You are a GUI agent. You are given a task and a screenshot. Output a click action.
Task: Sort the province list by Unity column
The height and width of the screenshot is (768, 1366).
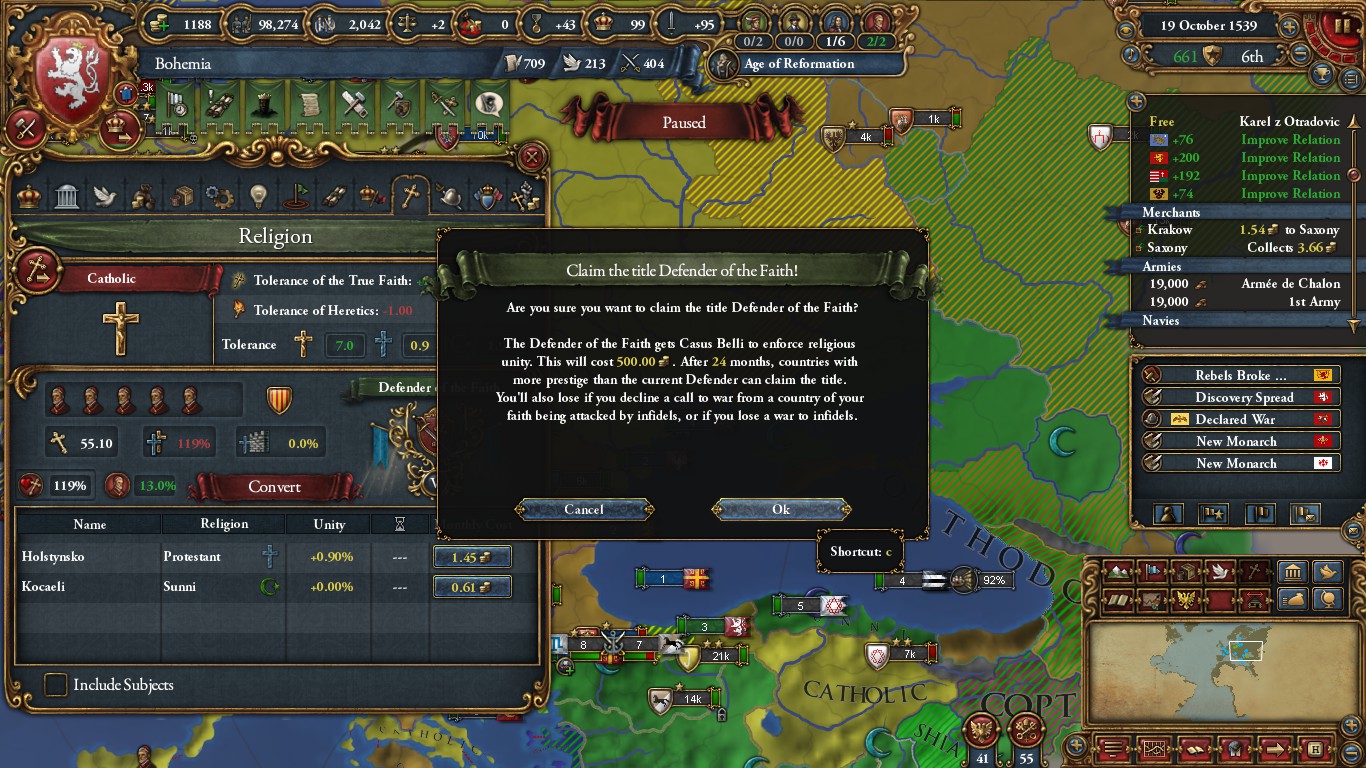tap(329, 524)
